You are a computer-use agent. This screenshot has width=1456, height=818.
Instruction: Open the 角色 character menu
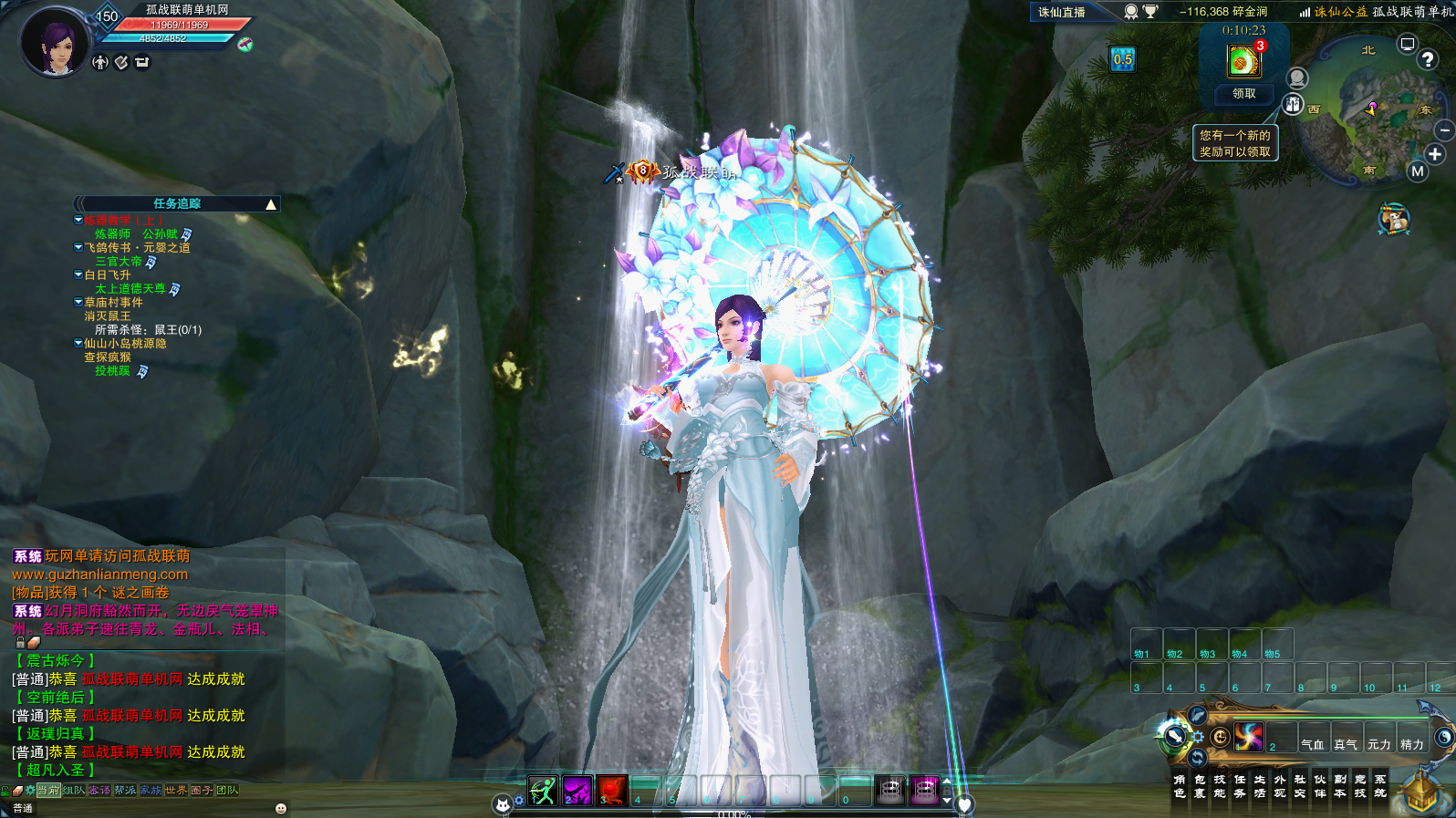coord(1180,786)
